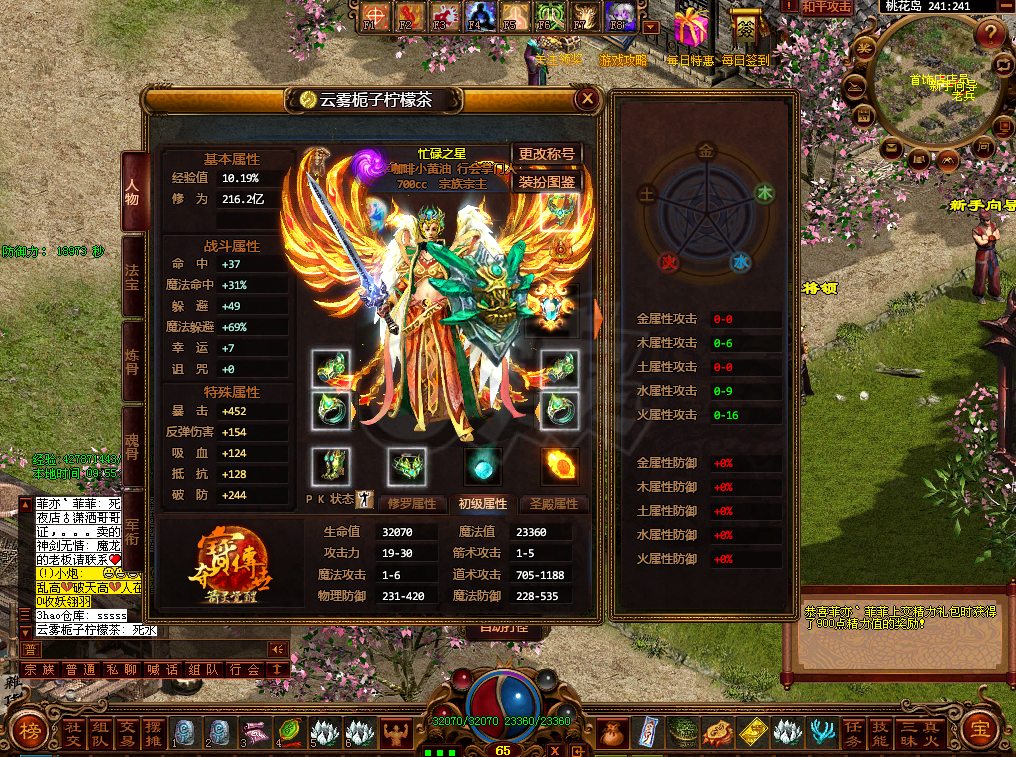Viewport: 1016px width, 757px height.
Task: Open the 炼骨 side tab
Action: pyautogui.click(x=132, y=362)
